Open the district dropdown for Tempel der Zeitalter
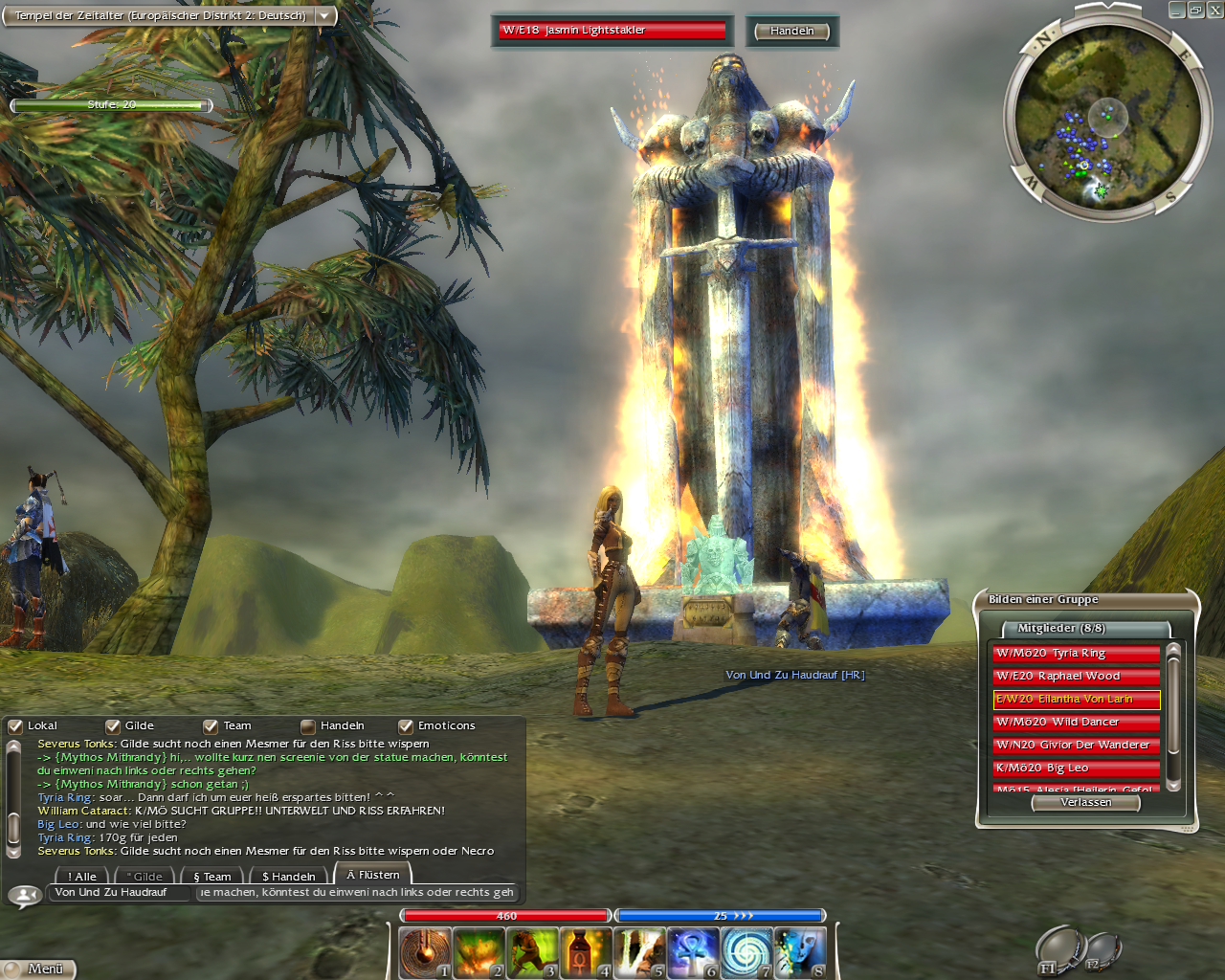 325,16
